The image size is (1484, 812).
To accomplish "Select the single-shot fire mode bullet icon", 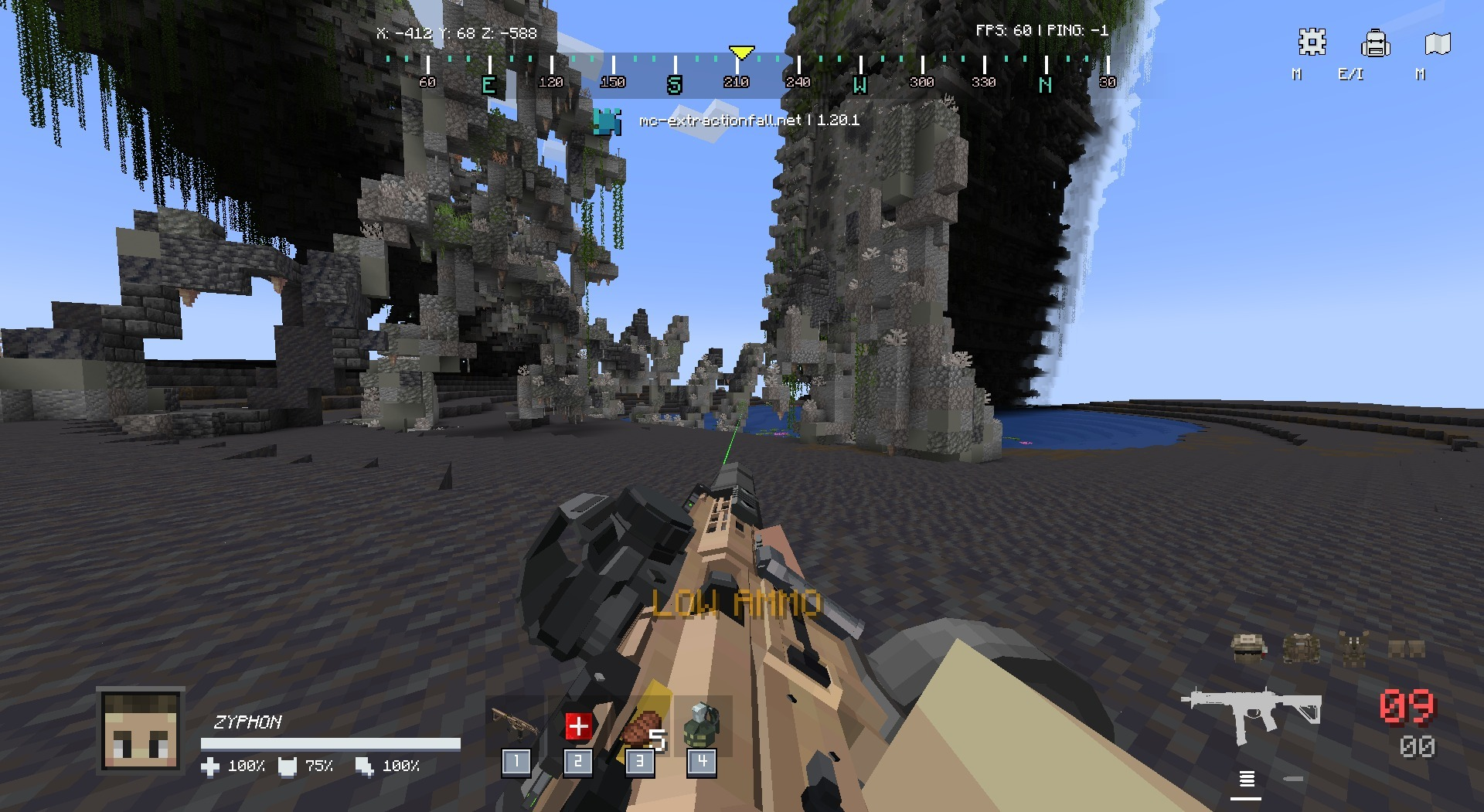I will click(1293, 779).
